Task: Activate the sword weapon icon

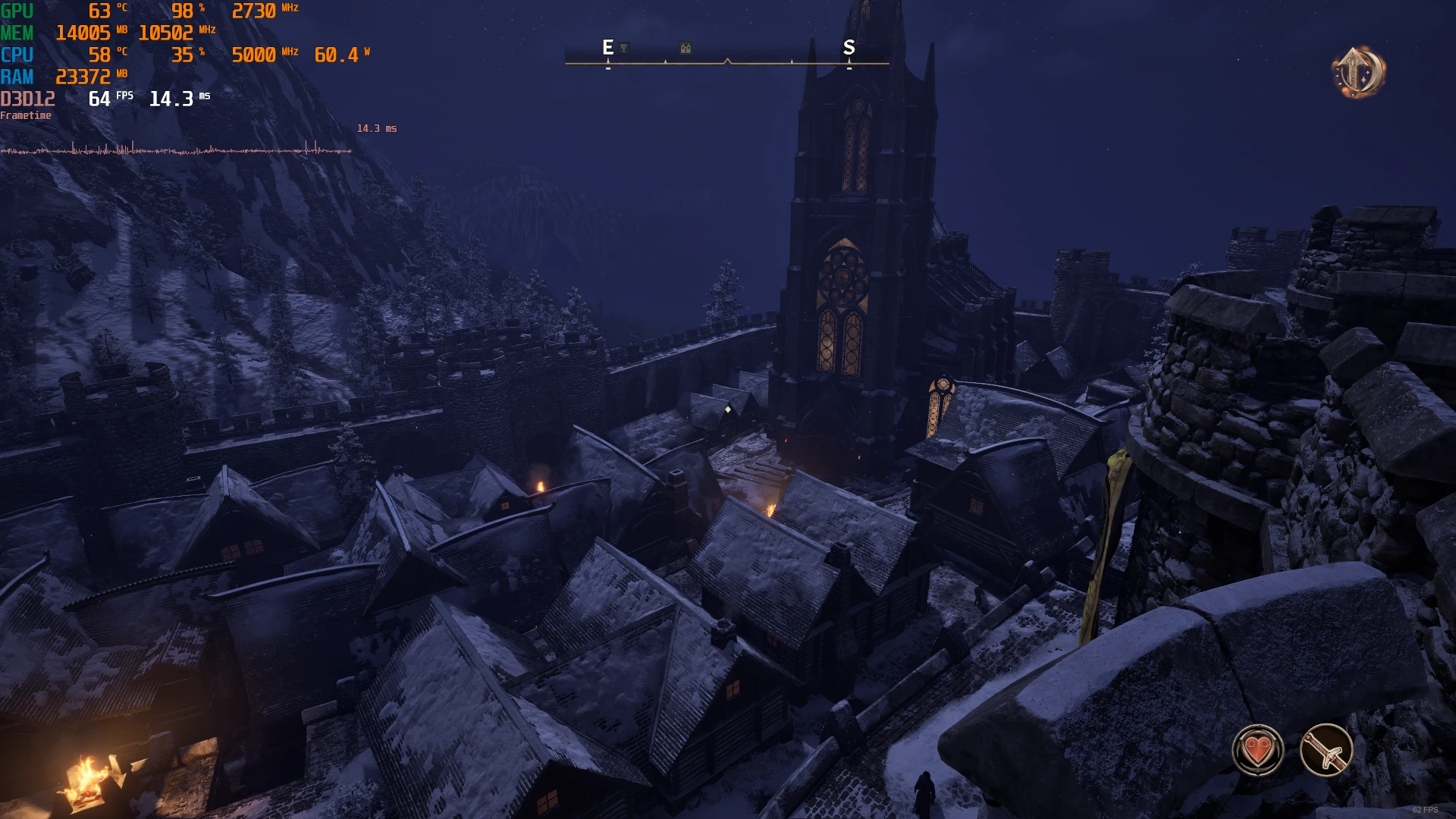Action: click(1326, 750)
